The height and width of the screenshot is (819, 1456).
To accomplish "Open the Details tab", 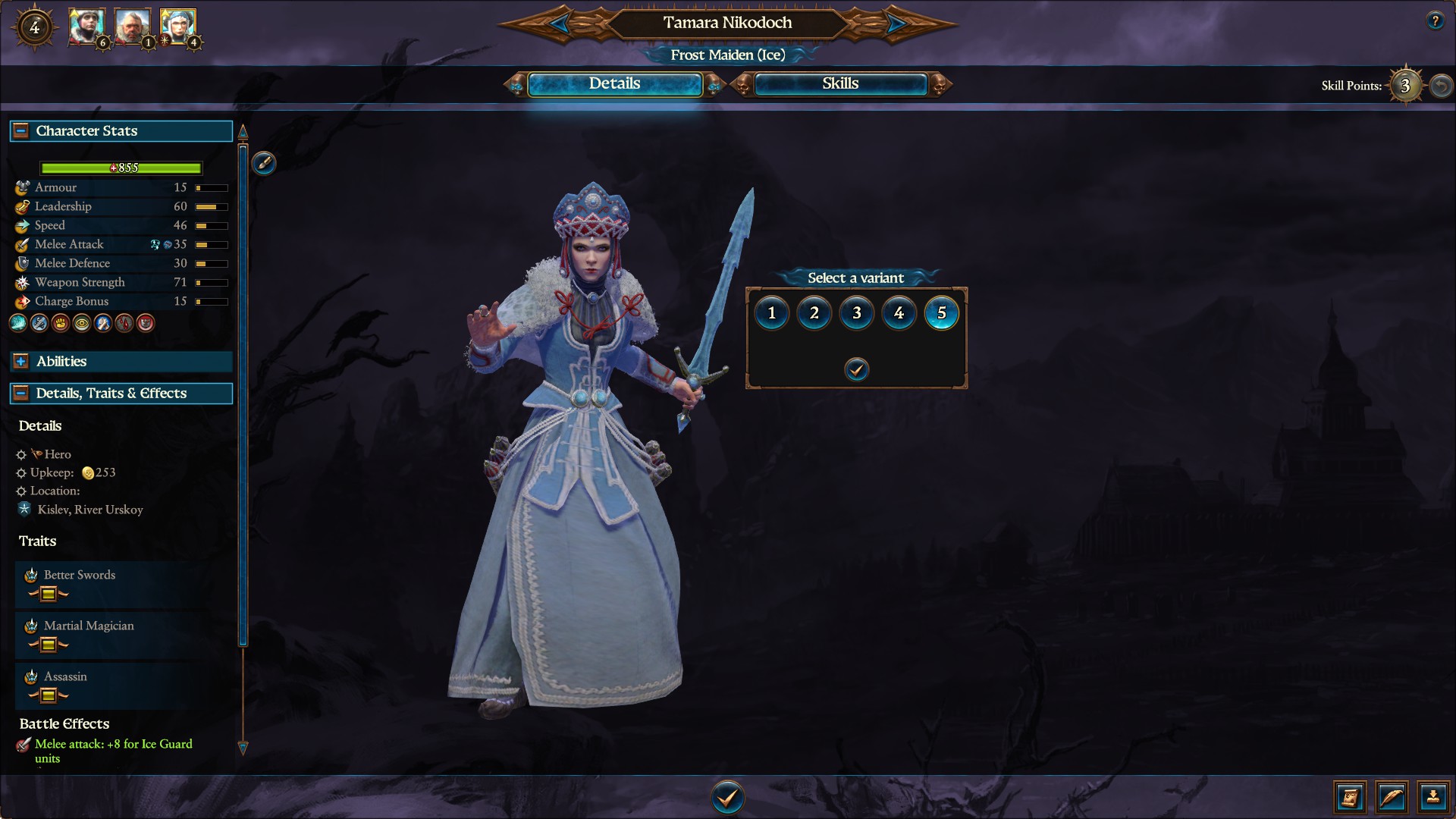I will (614, 84).
